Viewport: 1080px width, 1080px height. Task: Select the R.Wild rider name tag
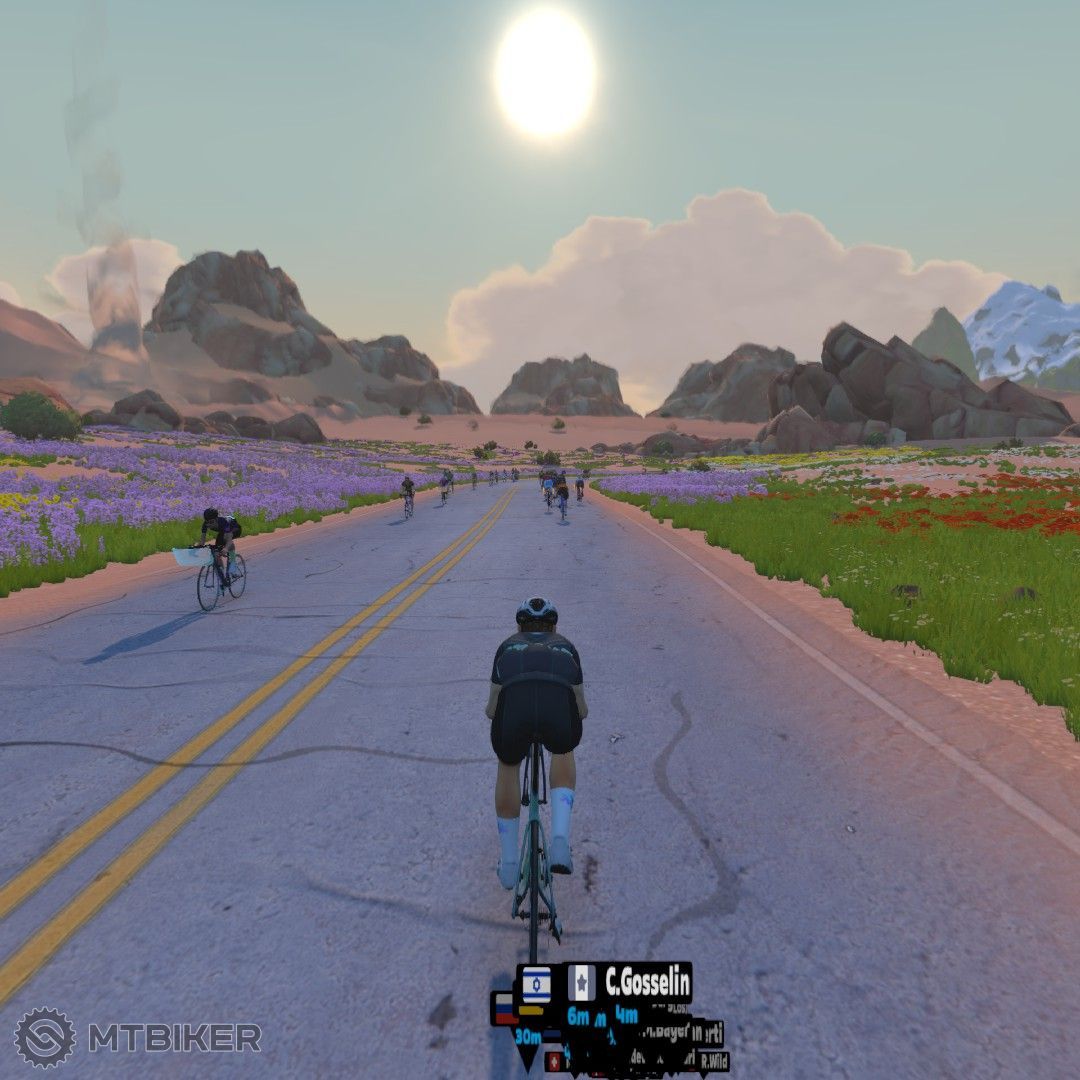(x=713, y=1062)
